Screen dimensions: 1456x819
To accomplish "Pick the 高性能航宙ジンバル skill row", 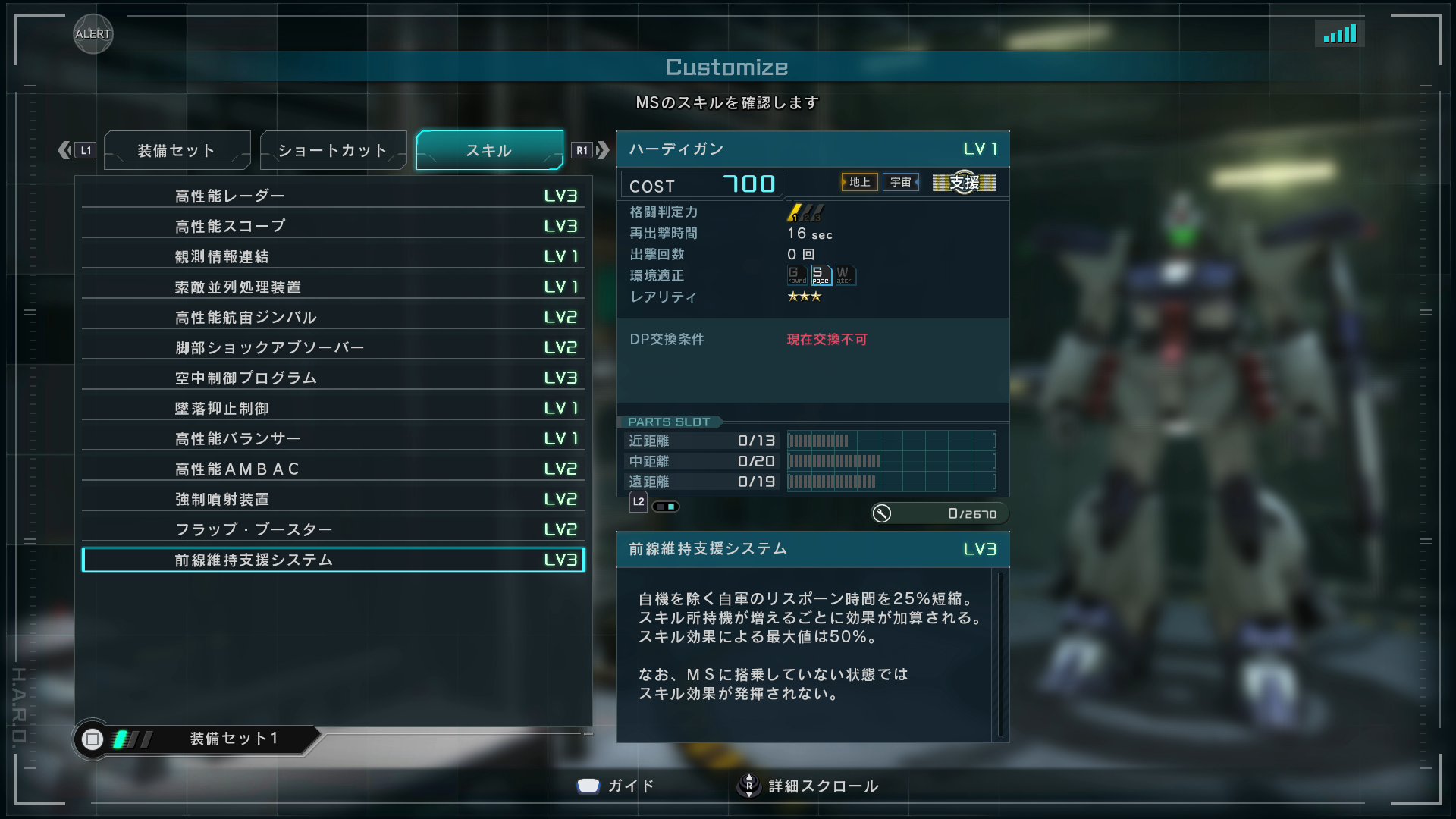I will tap(333, 317).
